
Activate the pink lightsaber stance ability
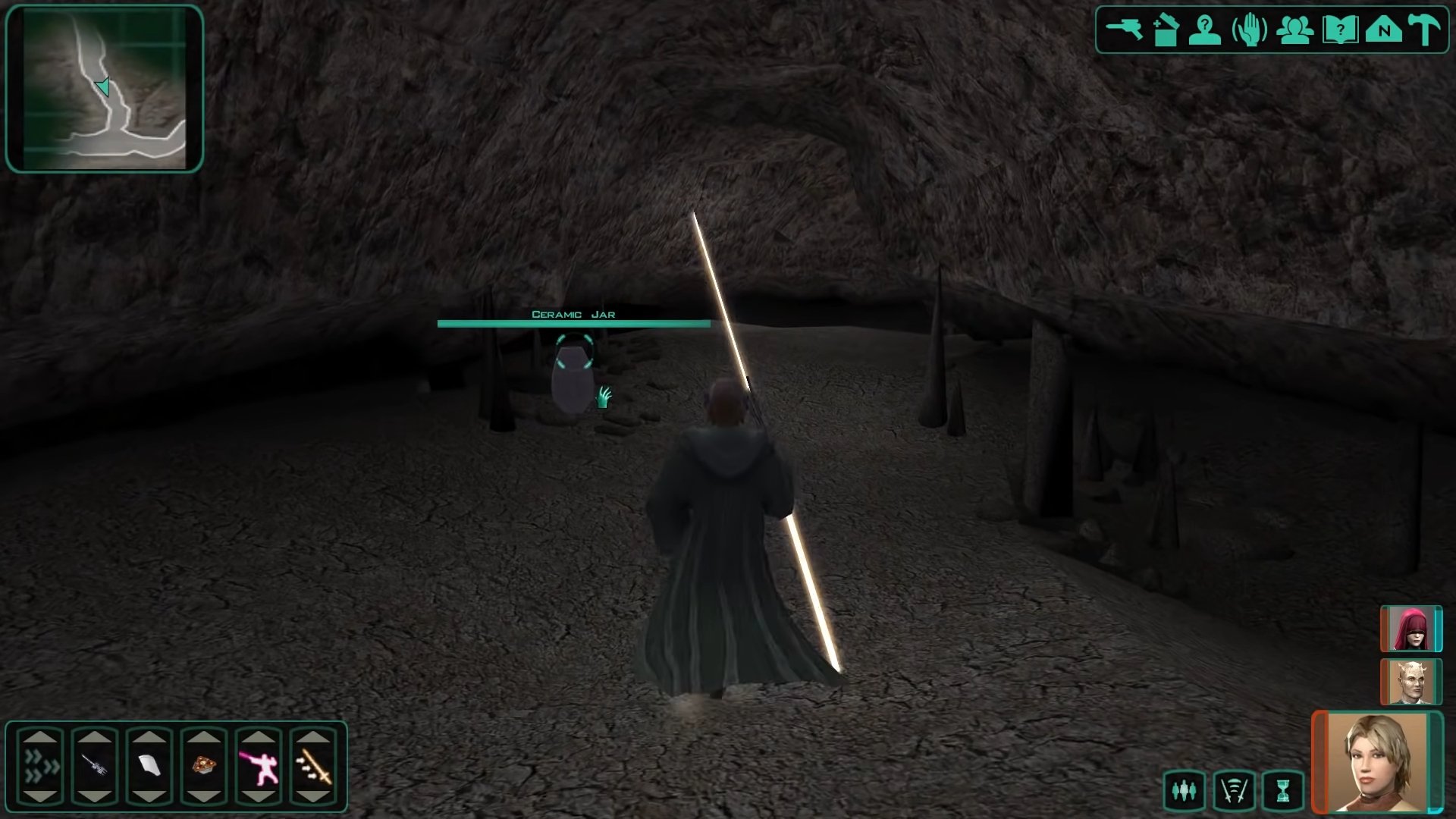(259, 766)
